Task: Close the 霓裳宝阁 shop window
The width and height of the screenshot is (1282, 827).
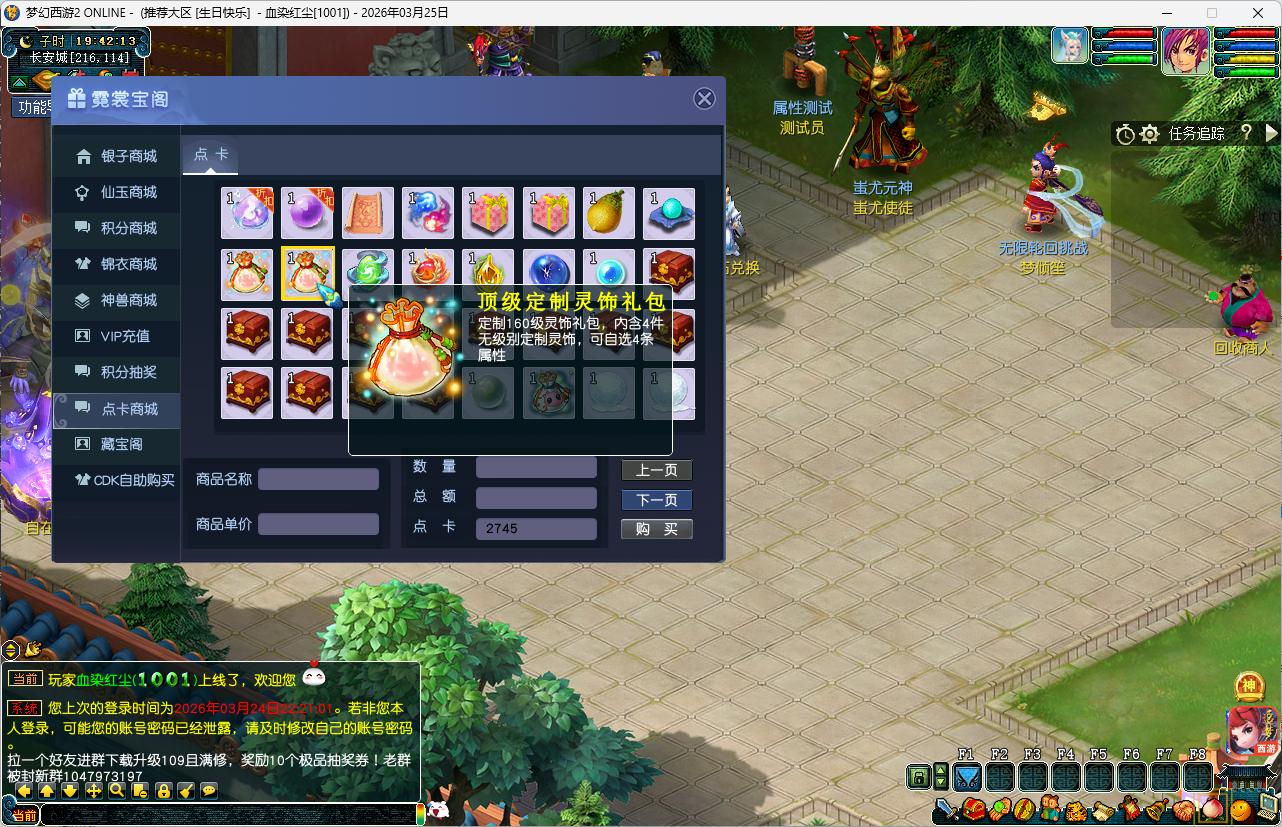Action: pyautogui.click(x=704, y=98)
